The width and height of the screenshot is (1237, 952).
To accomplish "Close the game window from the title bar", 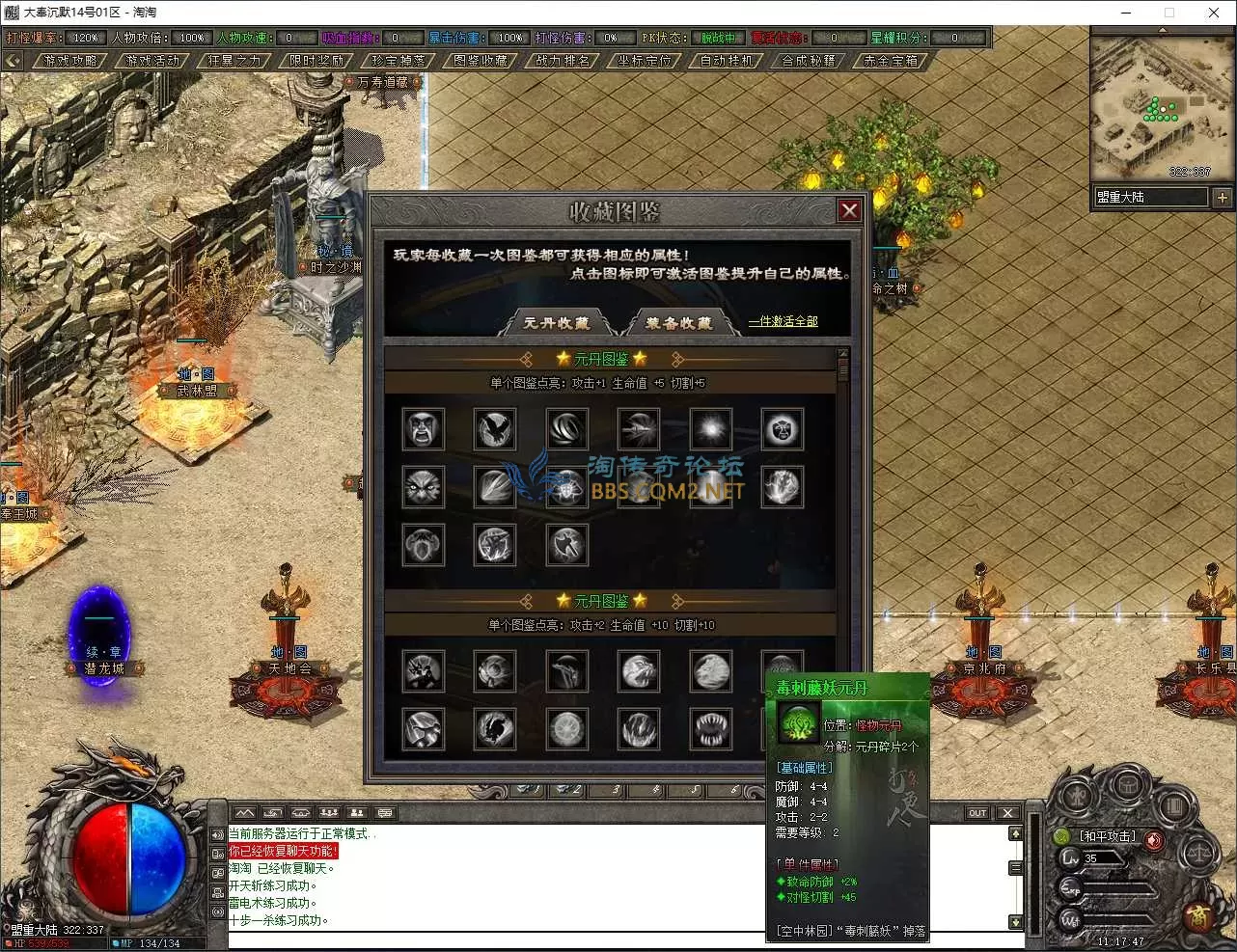I will pyautogui.click(x=1213, y=13).
